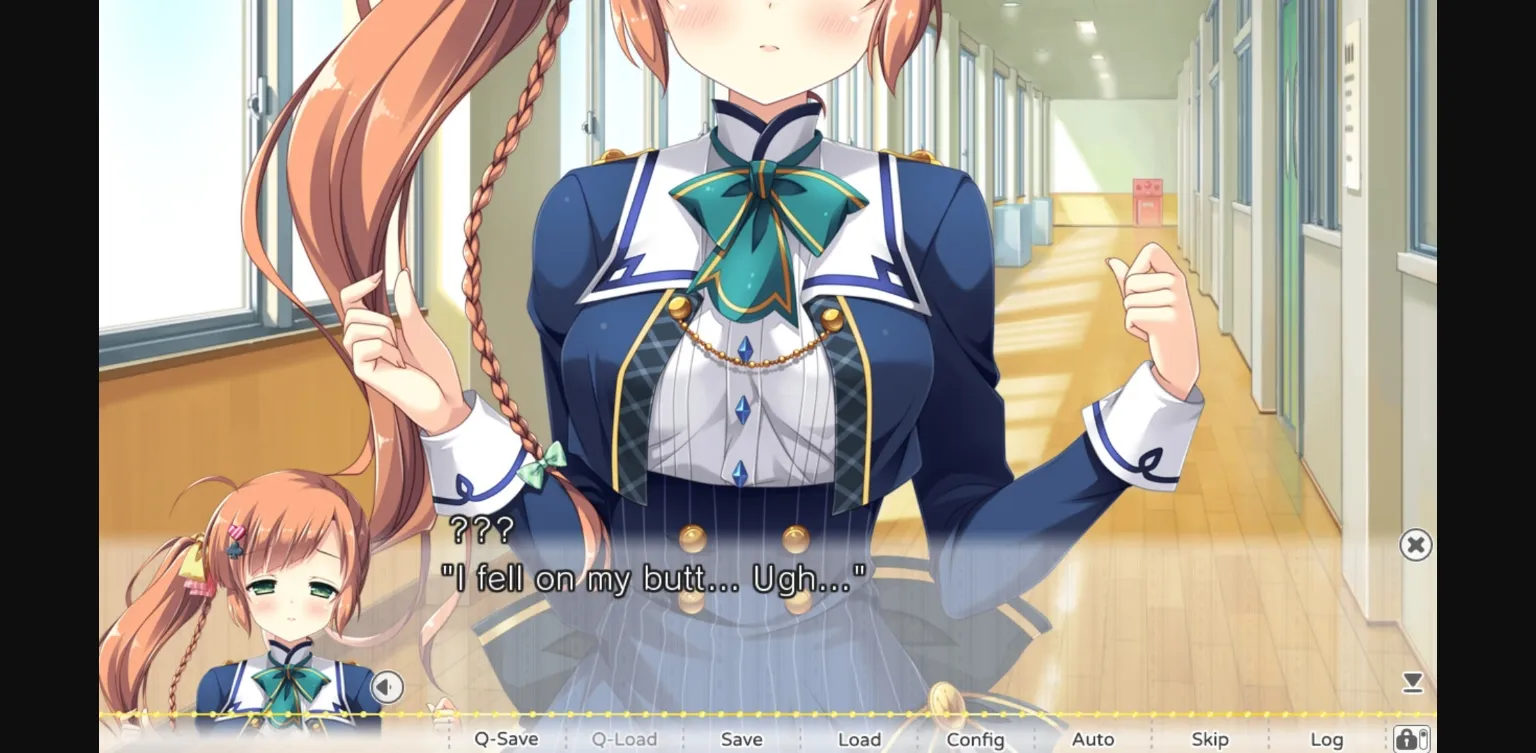Click the text-advance triangle icon

[1413, 682]
